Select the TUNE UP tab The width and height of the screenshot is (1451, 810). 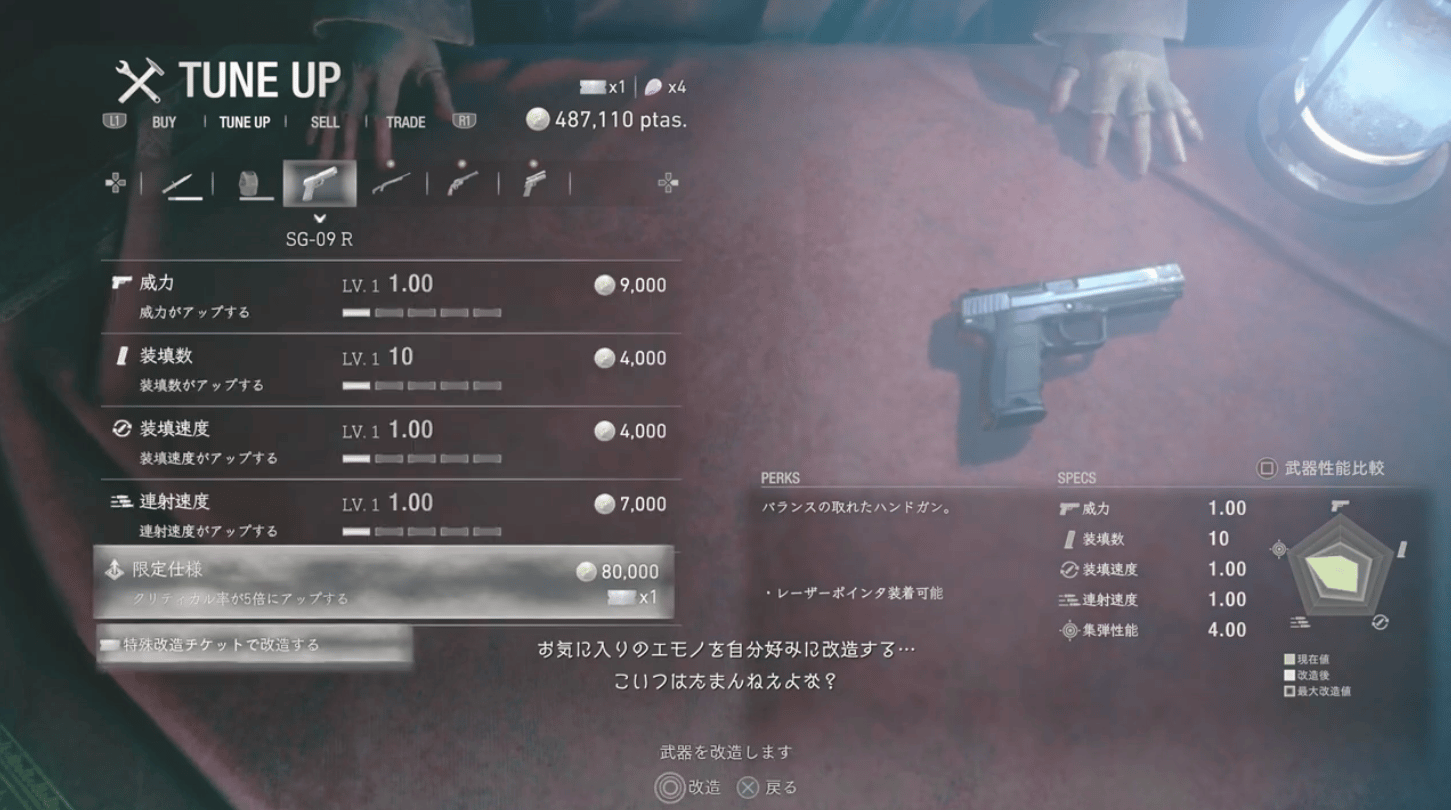pos(244,122)
